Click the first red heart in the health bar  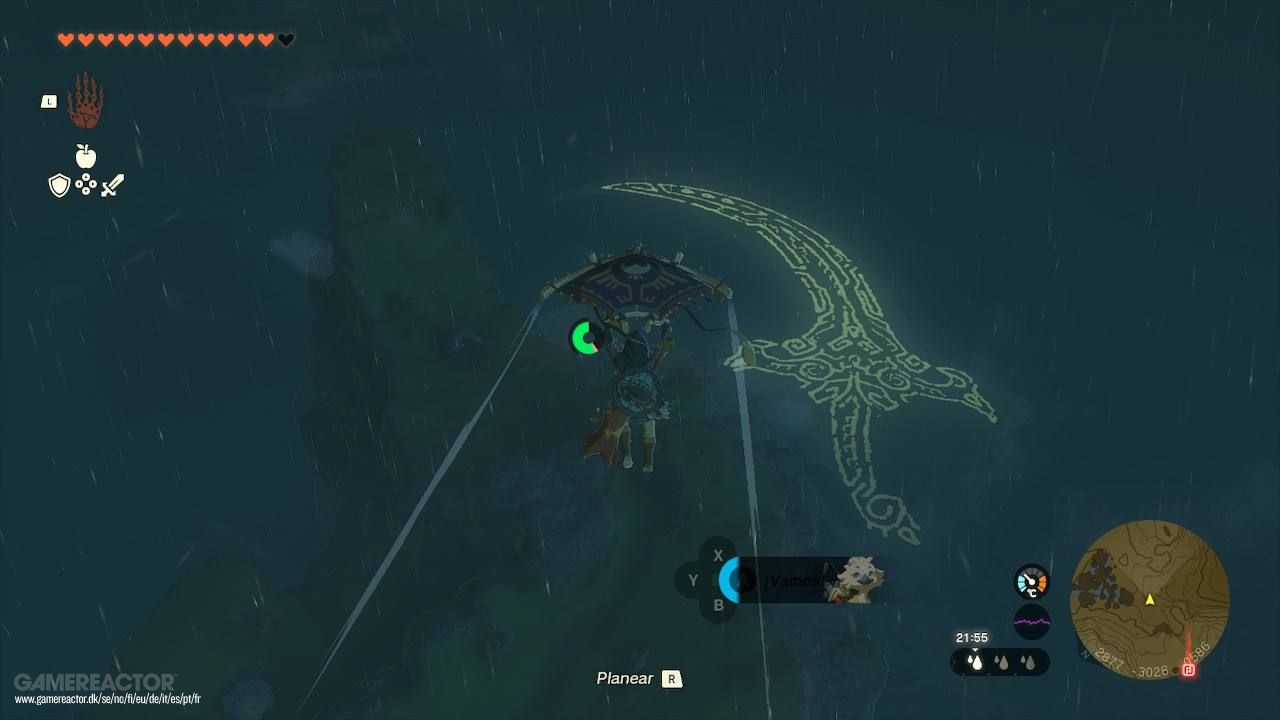[66, 39]
